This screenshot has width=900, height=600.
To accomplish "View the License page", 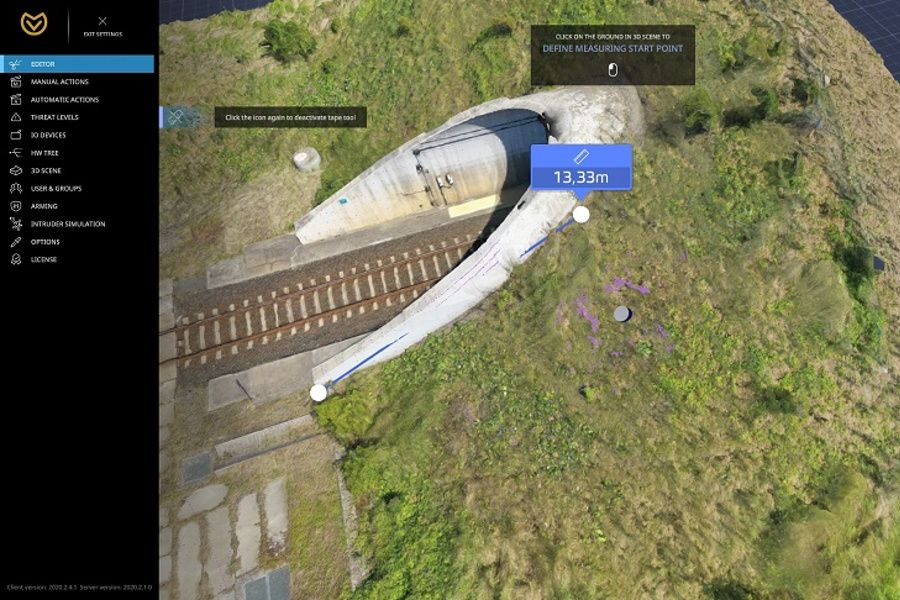I will tap(44, 260).
